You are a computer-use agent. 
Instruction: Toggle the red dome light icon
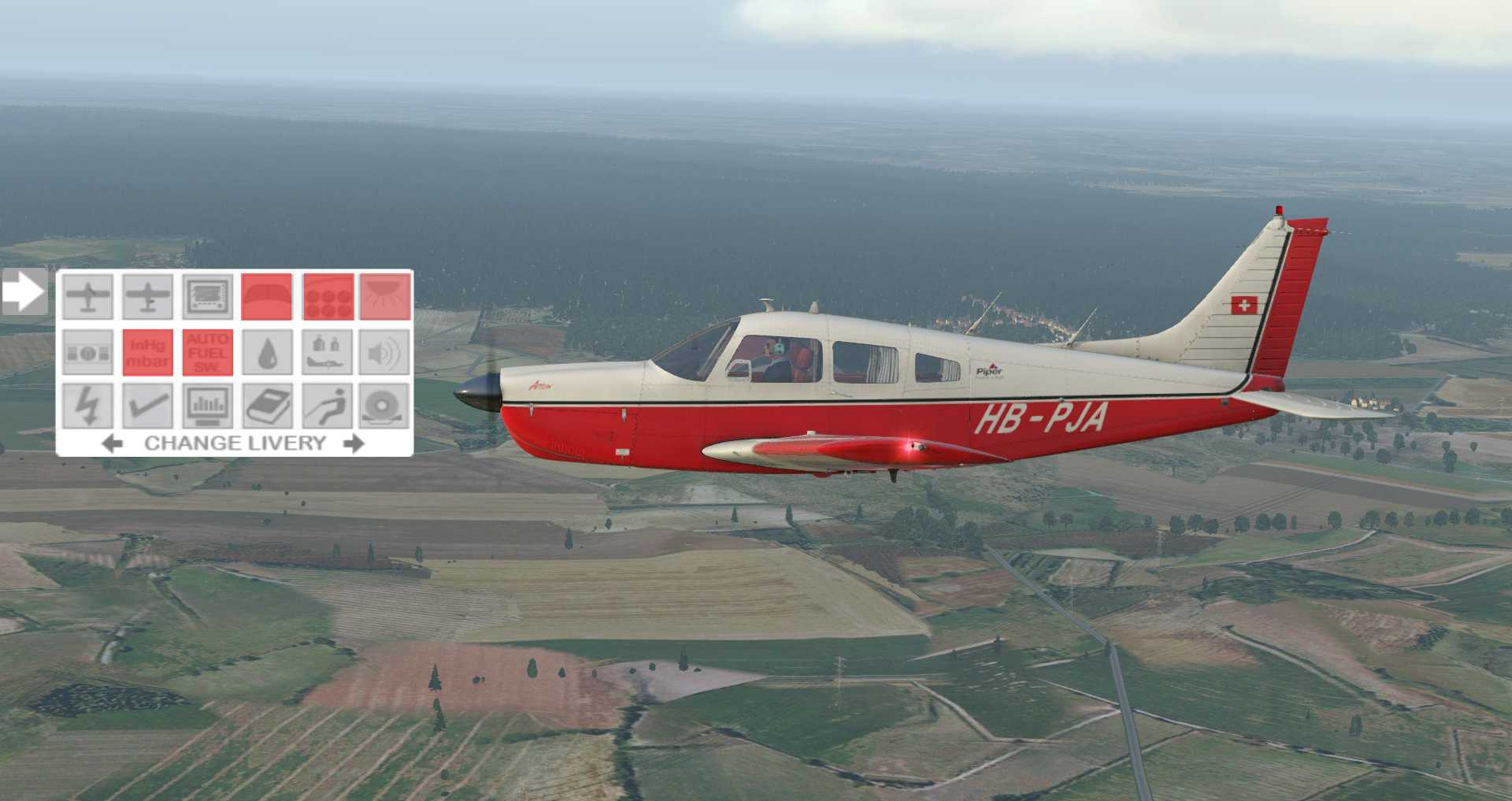pos(386,297)
